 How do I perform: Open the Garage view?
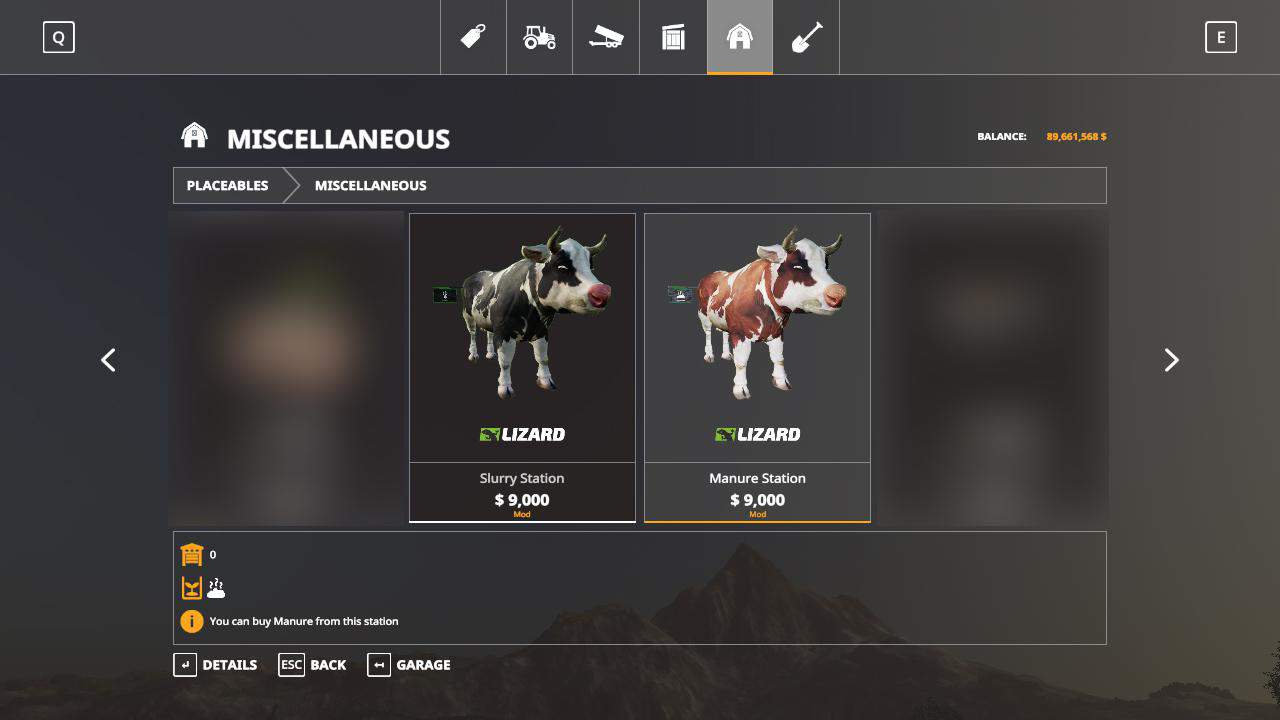click(x=409, y=665)
